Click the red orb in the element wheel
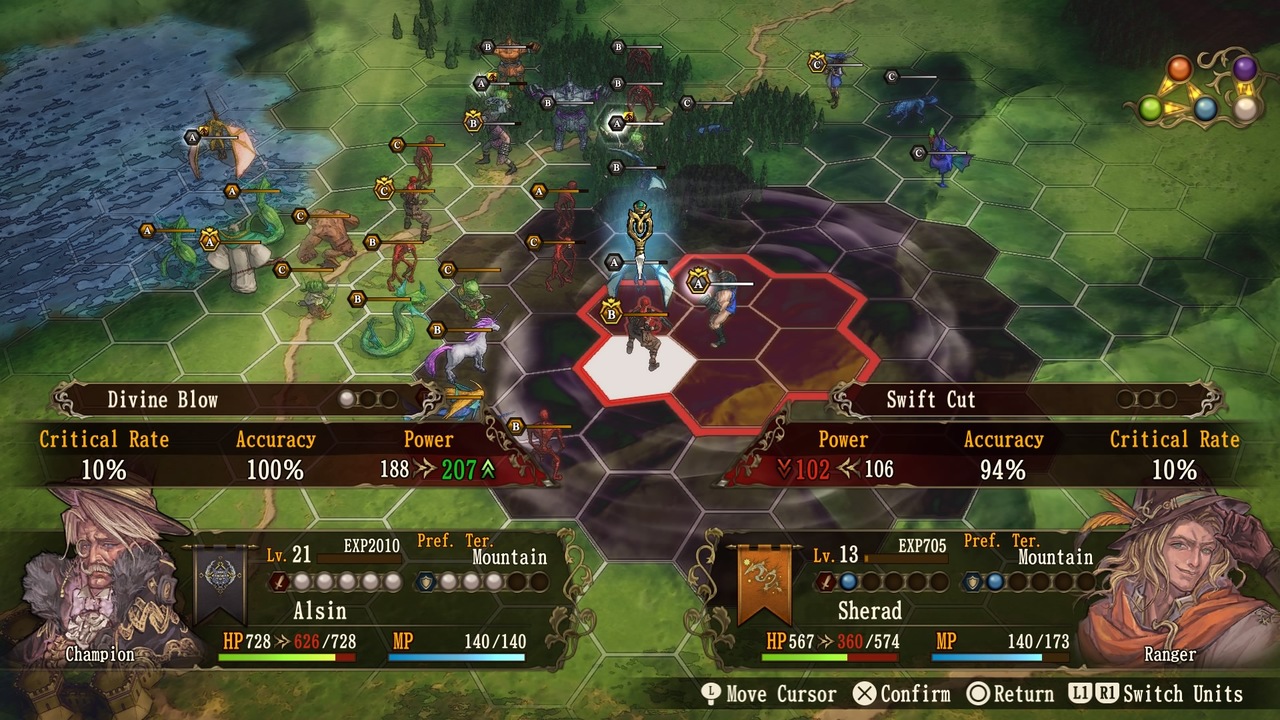 1180,69
